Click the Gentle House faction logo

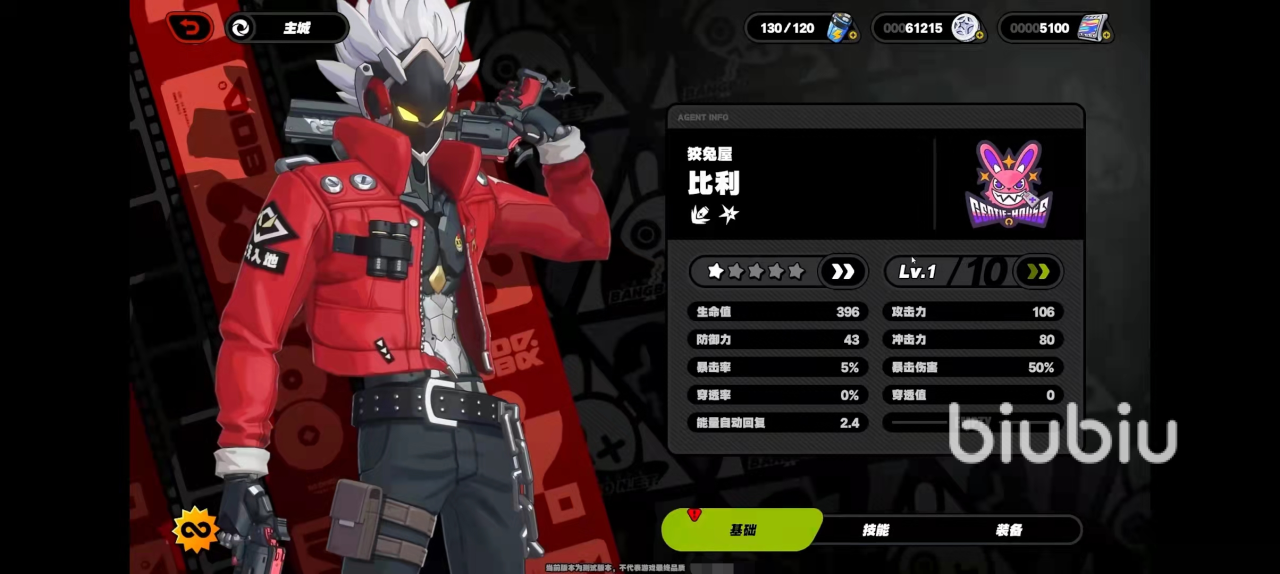click(x=1009, y=184)
